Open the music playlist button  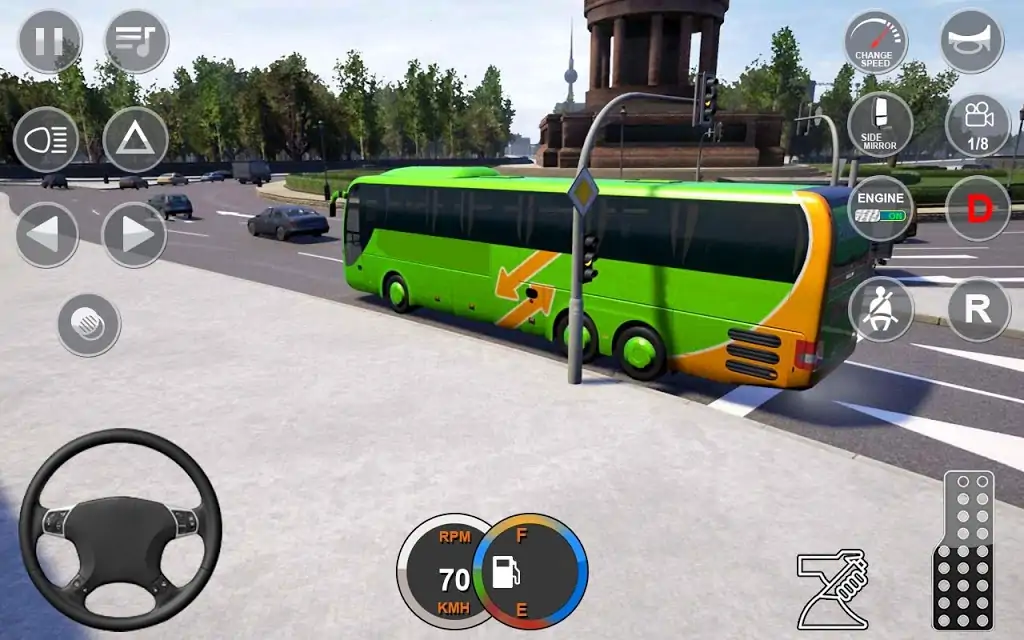(x=136, y=41)
